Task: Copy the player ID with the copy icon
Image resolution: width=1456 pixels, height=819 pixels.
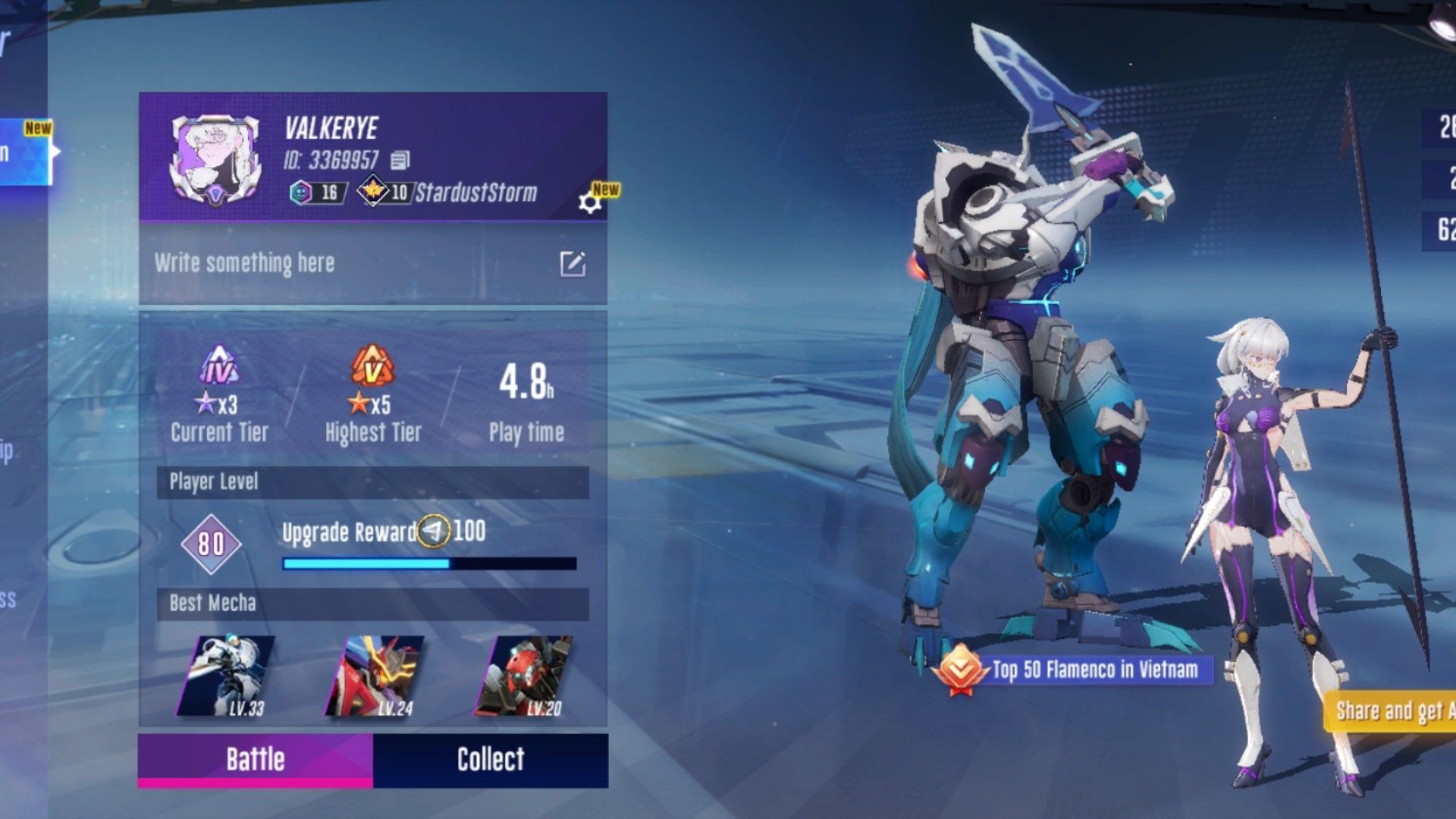Action: [x=400, y=160]
